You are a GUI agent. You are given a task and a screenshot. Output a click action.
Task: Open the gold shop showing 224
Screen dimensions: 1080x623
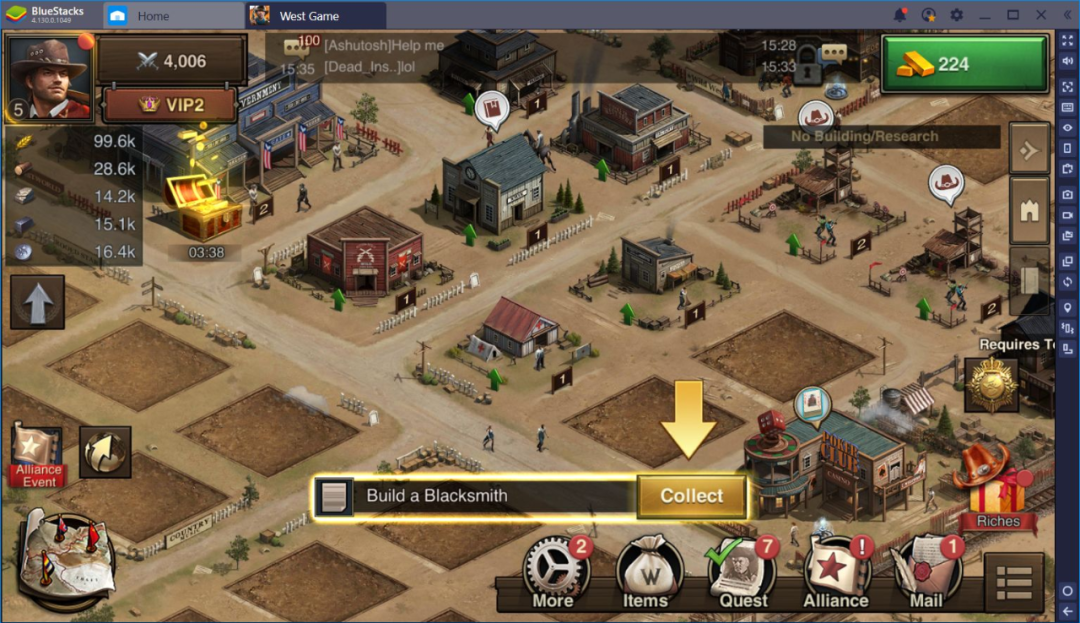pos(964,64)
